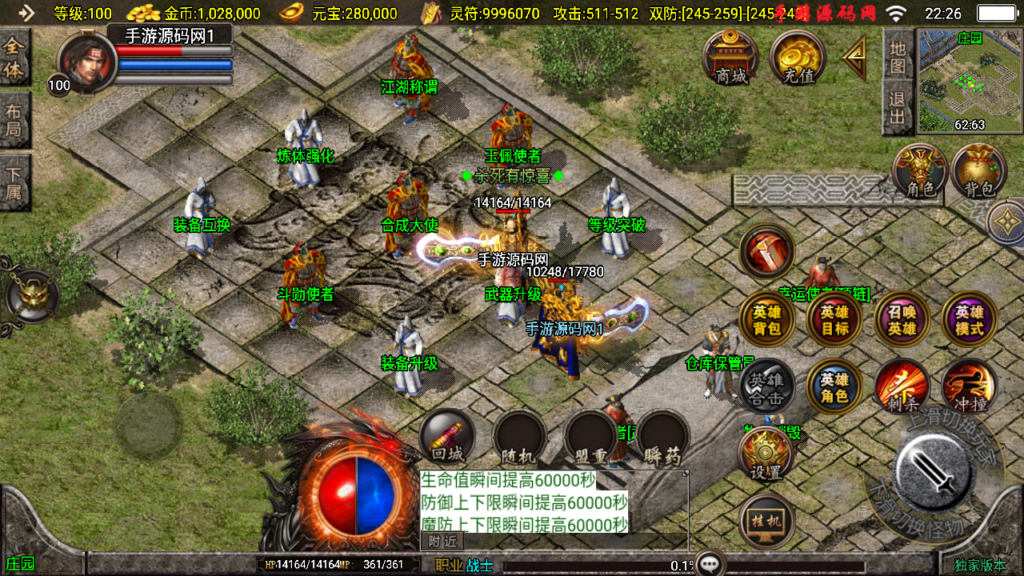Open the 设置 settings
The image size is (1024, 576).
[x=766, y=456]
